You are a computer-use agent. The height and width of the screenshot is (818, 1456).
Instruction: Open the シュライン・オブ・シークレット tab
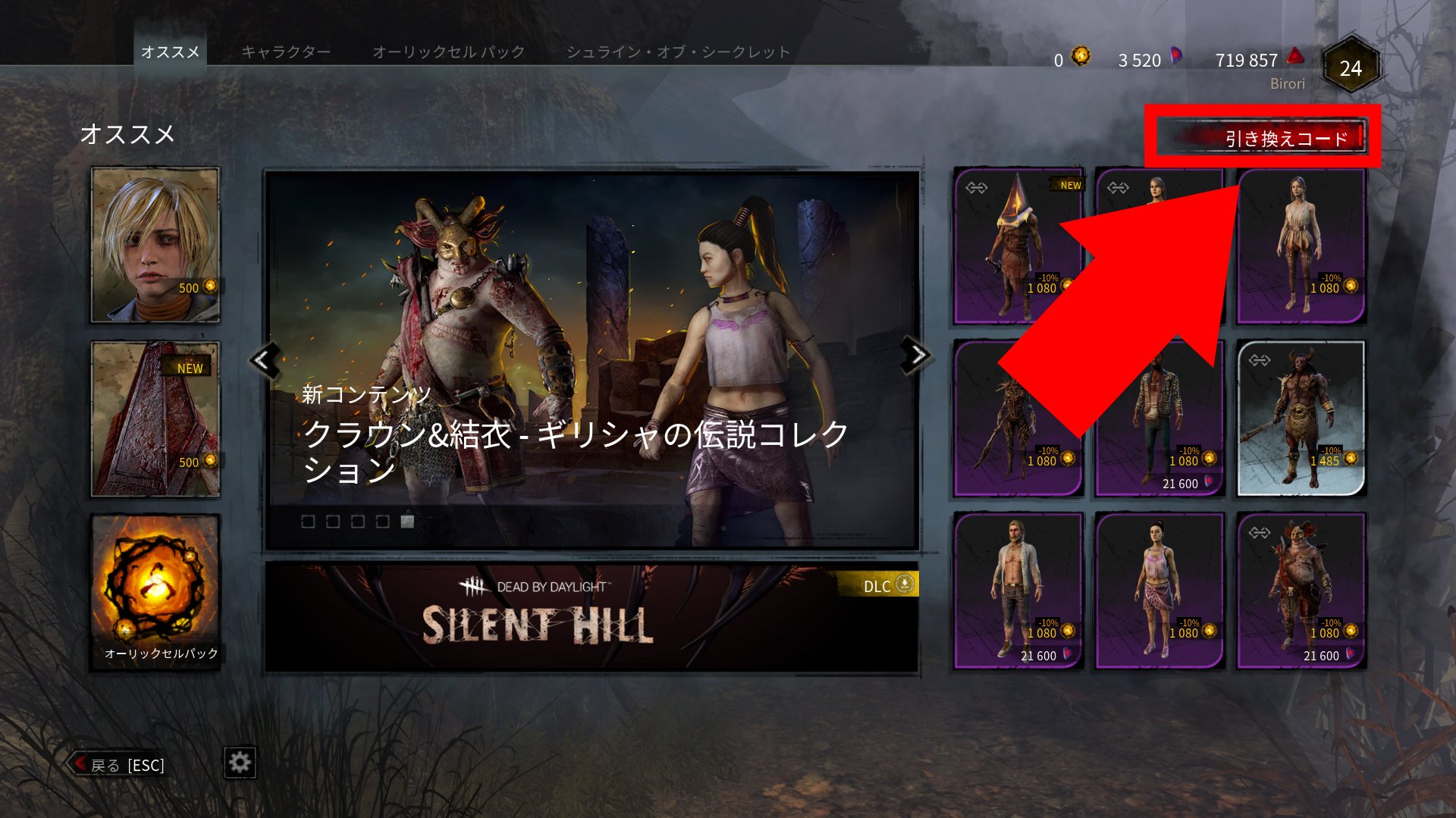(677, 52)
